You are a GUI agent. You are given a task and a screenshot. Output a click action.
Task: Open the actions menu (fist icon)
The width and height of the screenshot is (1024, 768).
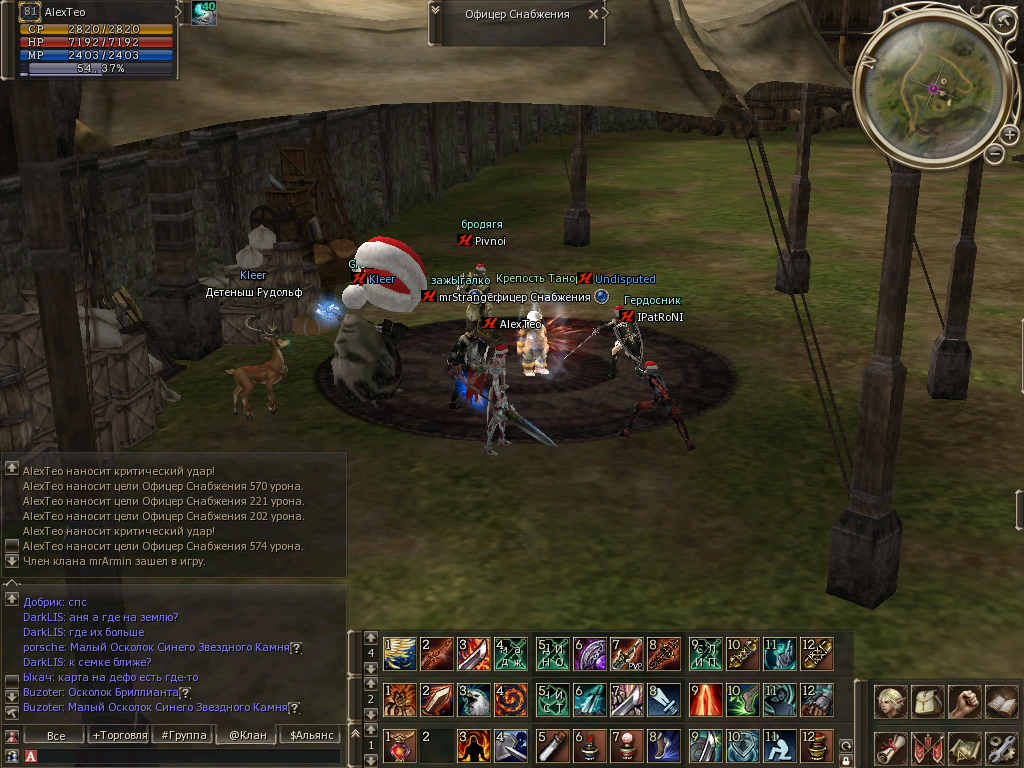(964, 702)
